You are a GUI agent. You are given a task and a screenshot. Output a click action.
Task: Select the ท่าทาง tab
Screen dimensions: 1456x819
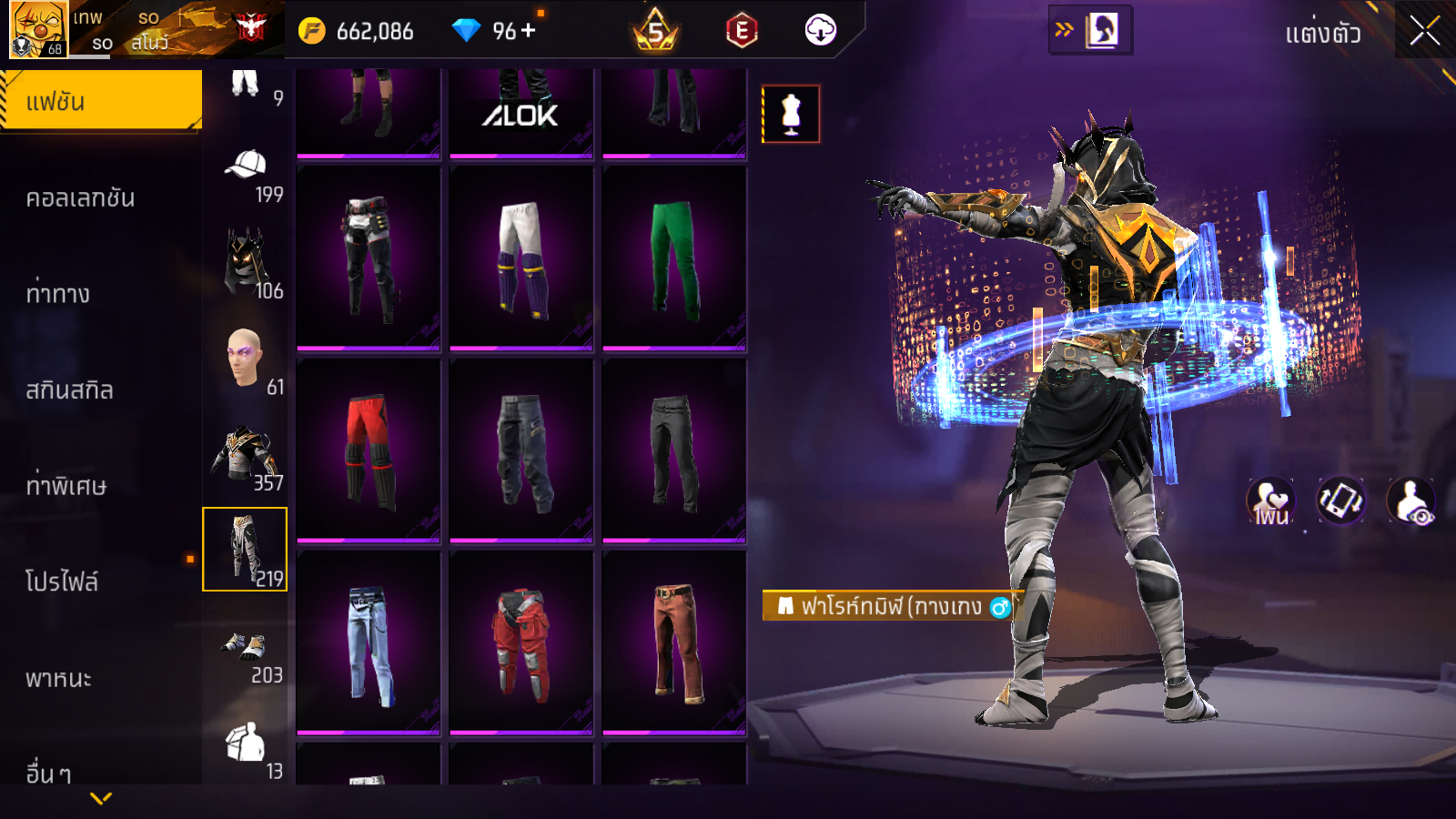pos(59,294)
